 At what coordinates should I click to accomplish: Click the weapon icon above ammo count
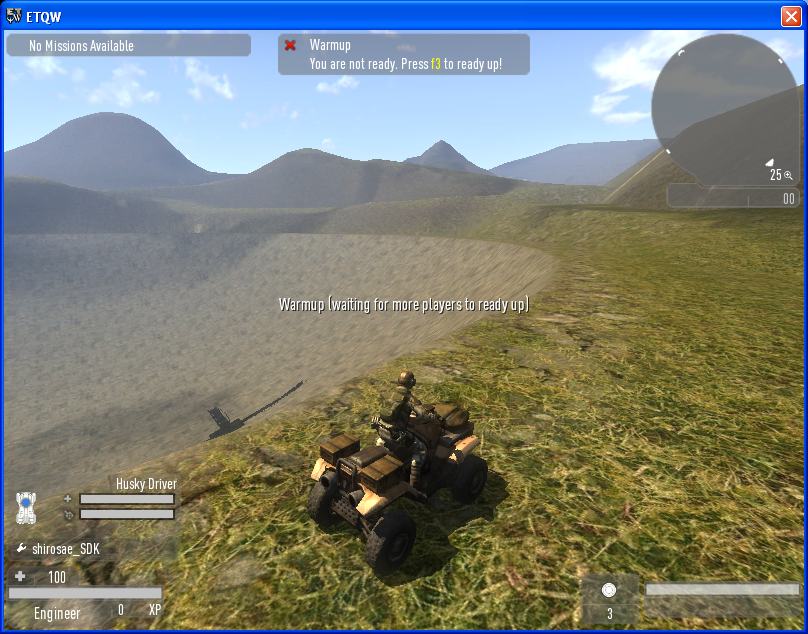[609, 590]
